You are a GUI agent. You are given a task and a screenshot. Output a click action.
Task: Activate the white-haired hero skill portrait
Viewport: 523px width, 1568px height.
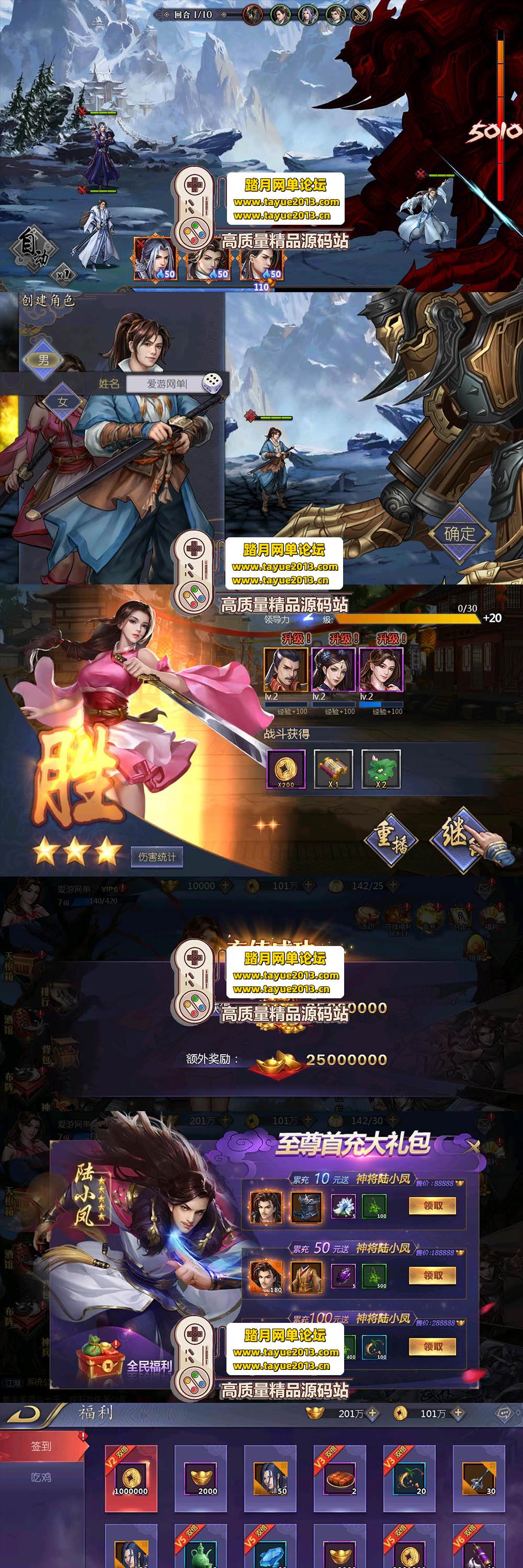coord(155,259)
